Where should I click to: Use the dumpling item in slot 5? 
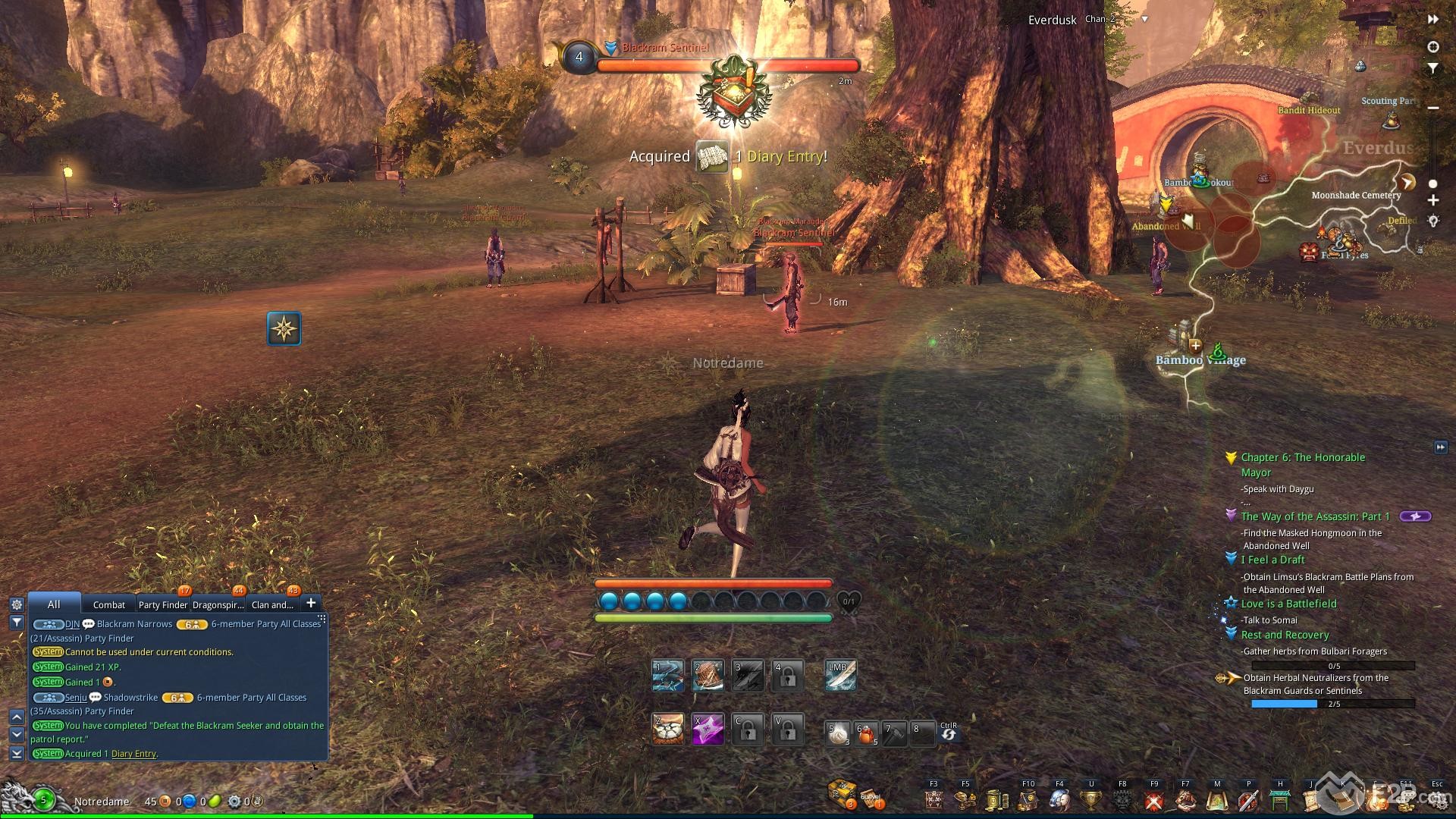[x=838, y=733]
